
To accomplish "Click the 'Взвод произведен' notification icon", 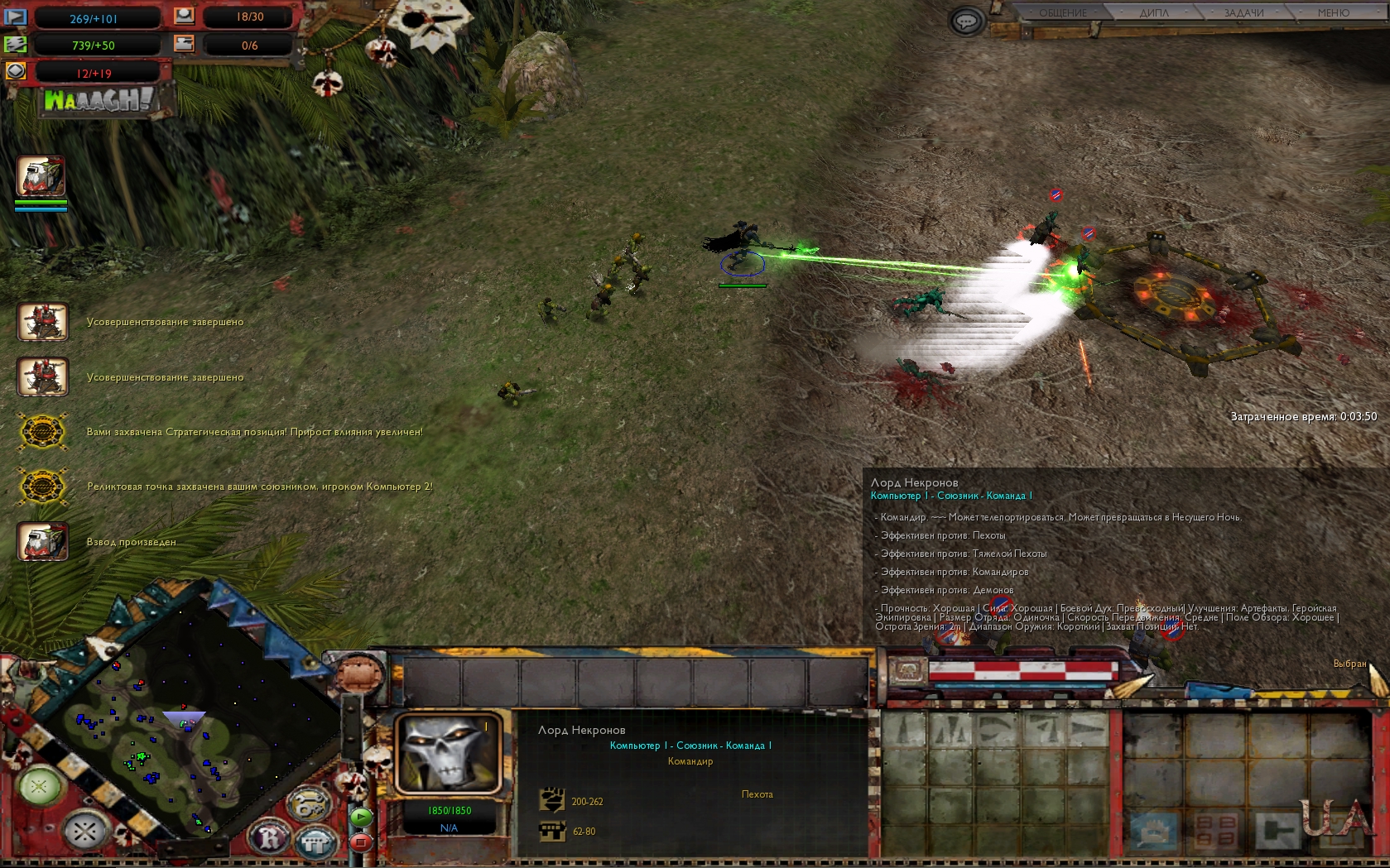I will (42, 542).
